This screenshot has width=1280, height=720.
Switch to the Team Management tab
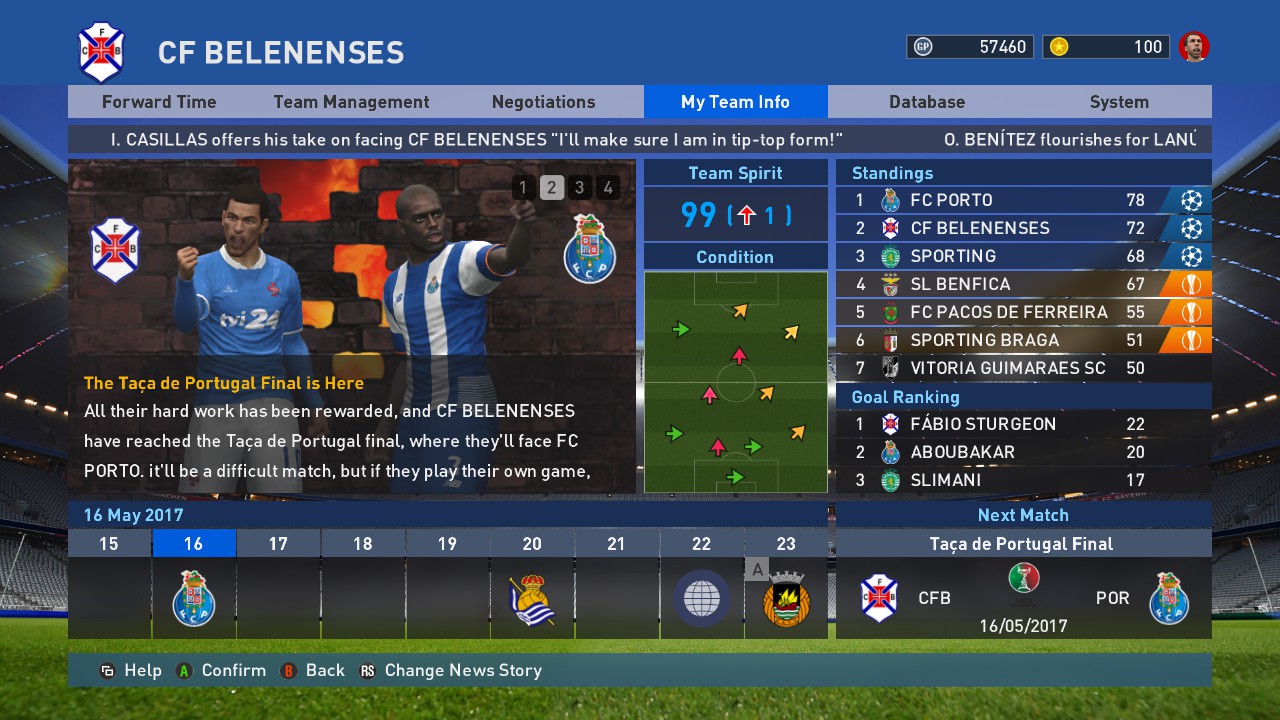click(351, 102)
